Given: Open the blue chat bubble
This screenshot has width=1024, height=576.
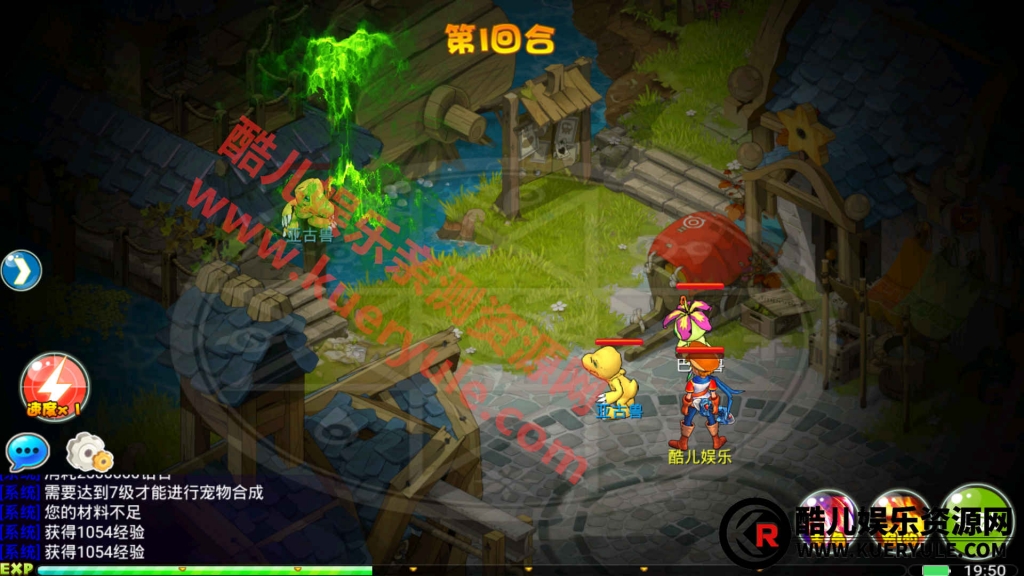Looking at the screenshot, I should [x=27, y=452].
